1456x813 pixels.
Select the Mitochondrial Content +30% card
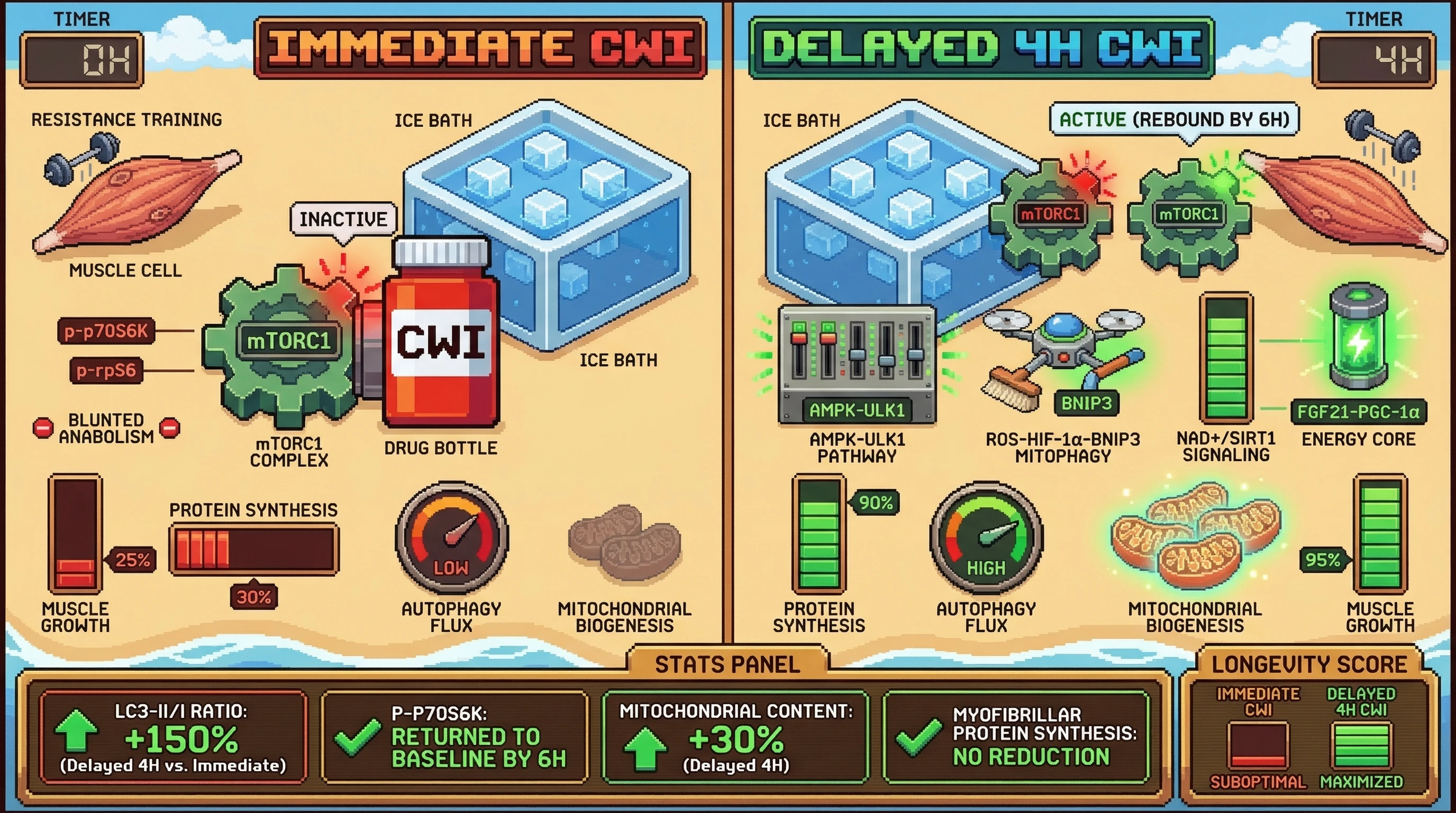coord(735,737)
